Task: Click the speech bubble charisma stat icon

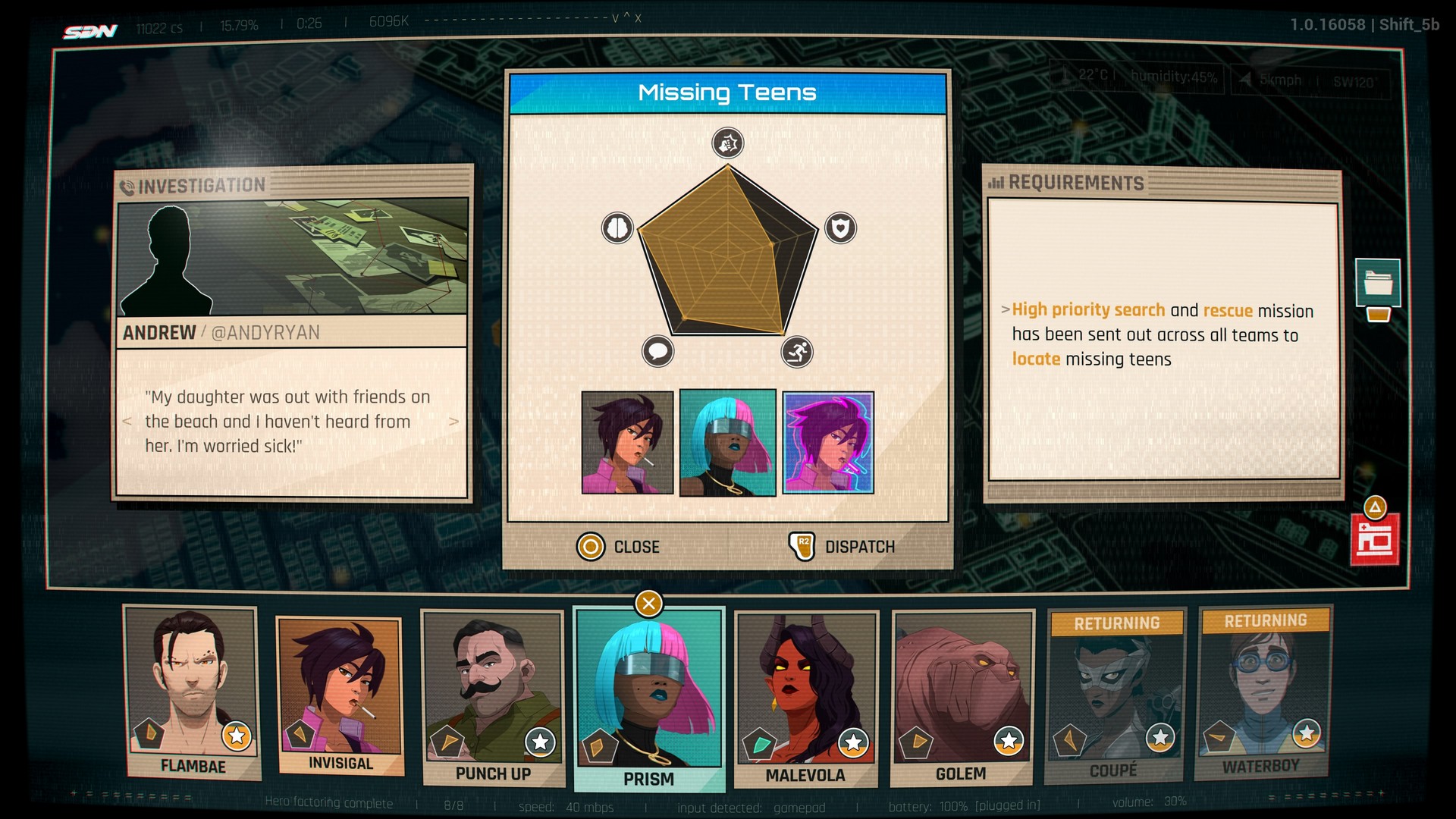Action: 658,352
